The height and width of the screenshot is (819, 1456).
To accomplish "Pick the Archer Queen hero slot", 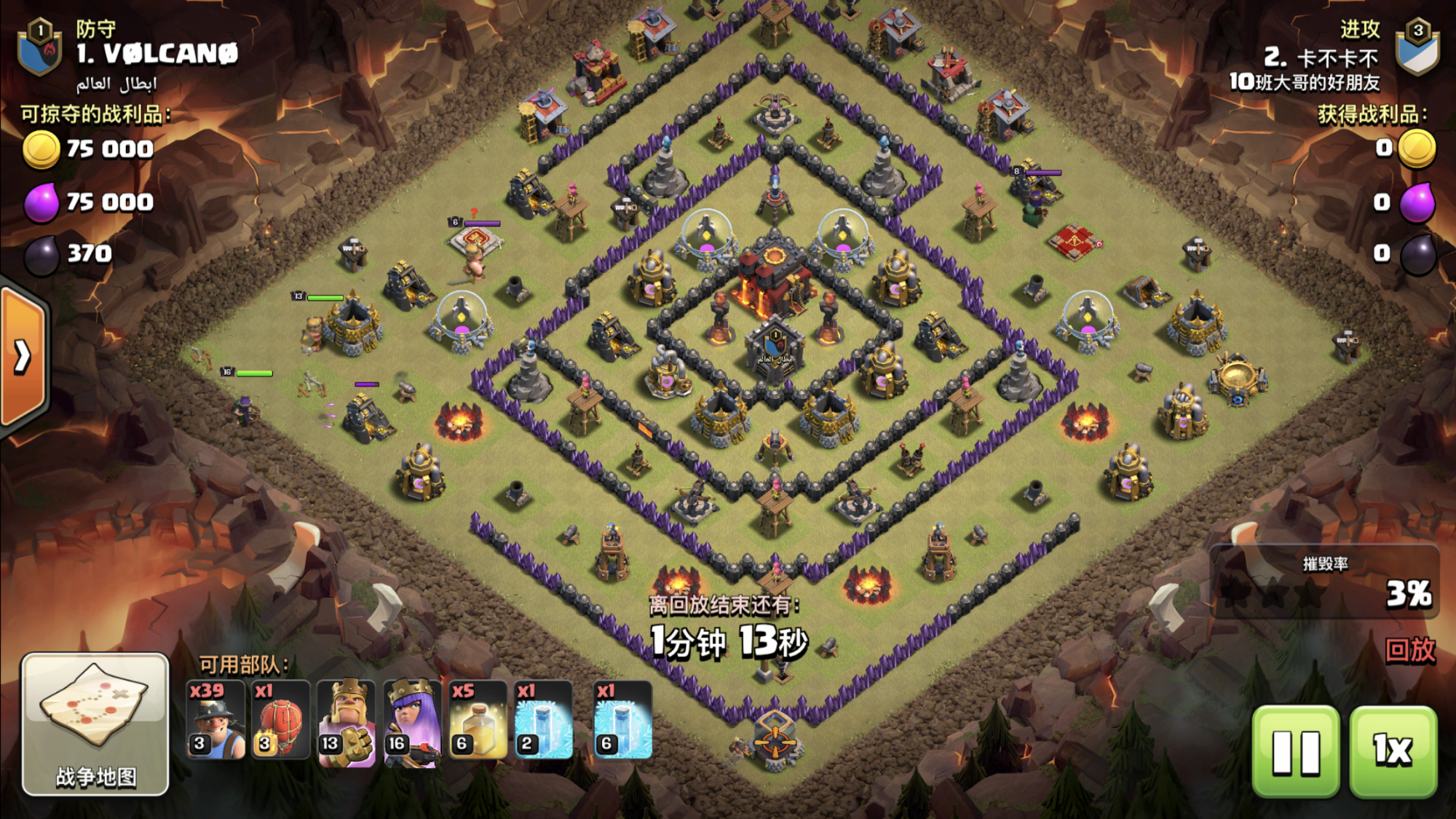I will (x=412, y=722).
